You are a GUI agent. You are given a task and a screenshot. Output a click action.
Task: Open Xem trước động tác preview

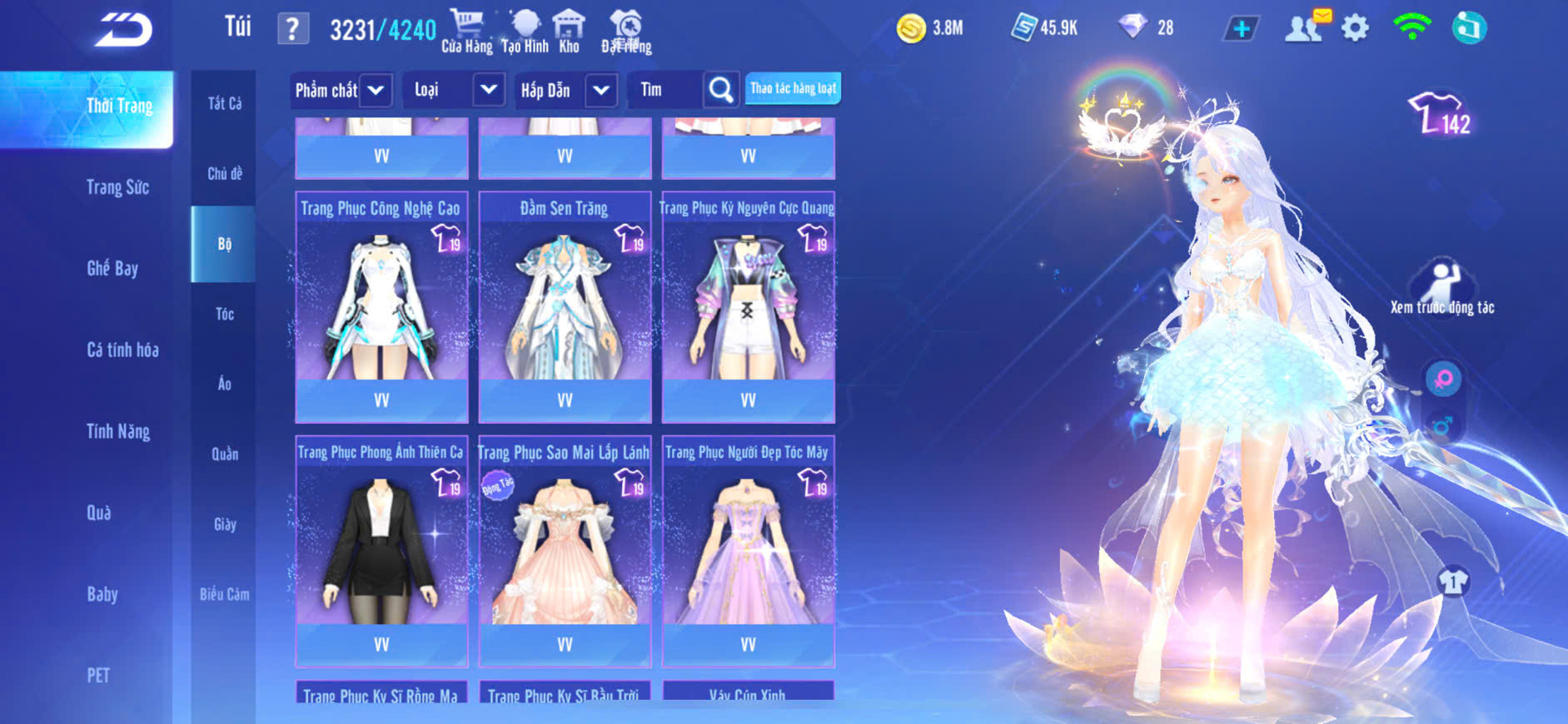pos(1441,287)
